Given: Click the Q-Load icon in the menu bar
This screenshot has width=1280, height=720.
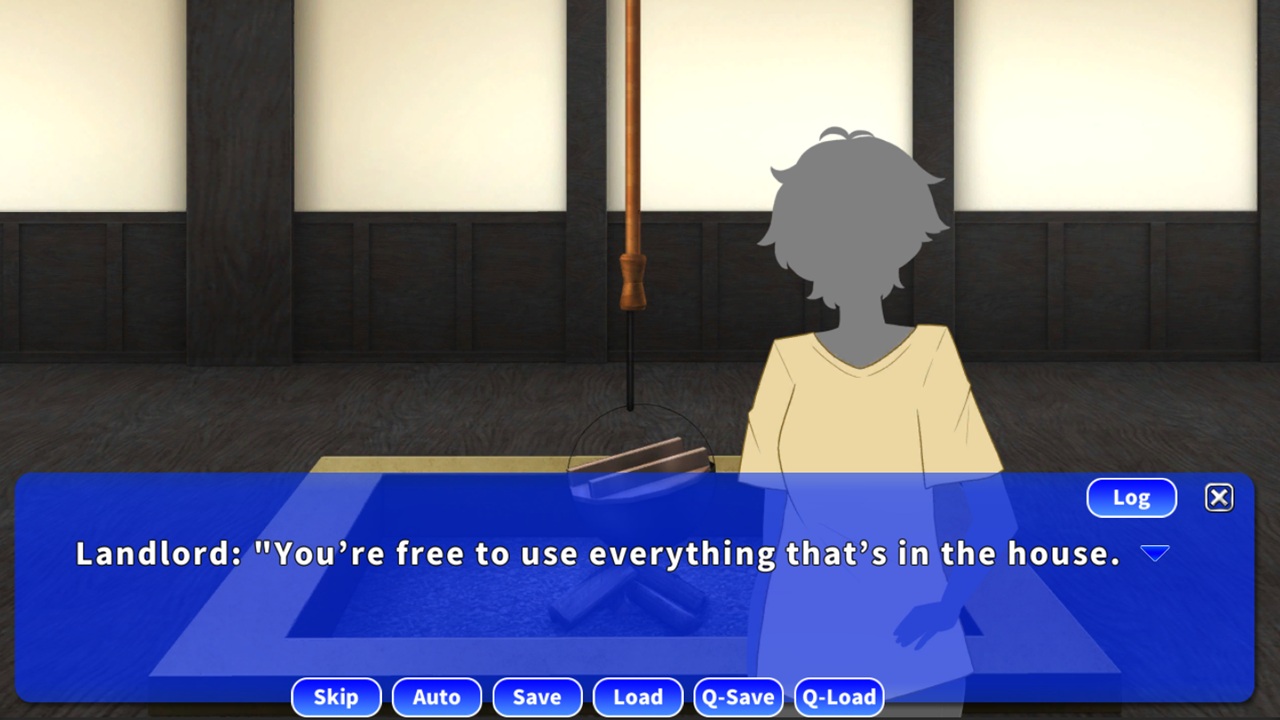Looking at the screenshot, I should pos(839,697).
